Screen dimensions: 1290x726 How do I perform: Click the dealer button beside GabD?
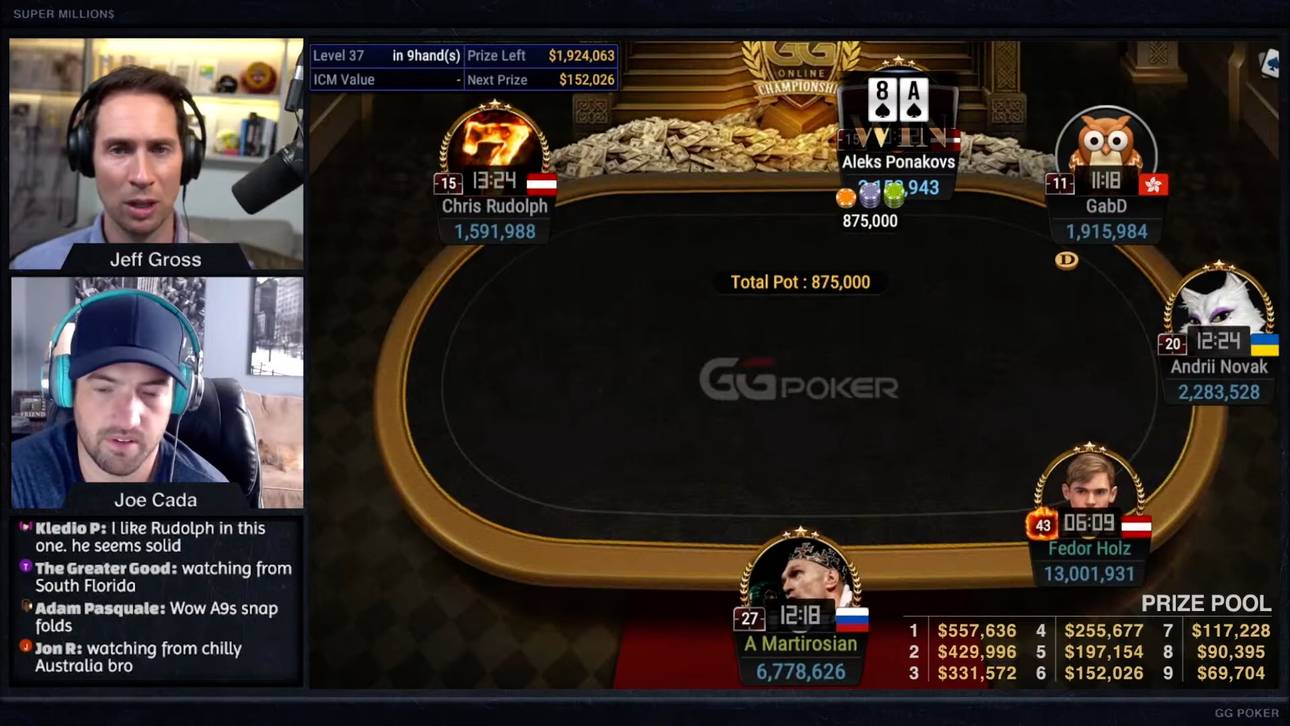1066,260
